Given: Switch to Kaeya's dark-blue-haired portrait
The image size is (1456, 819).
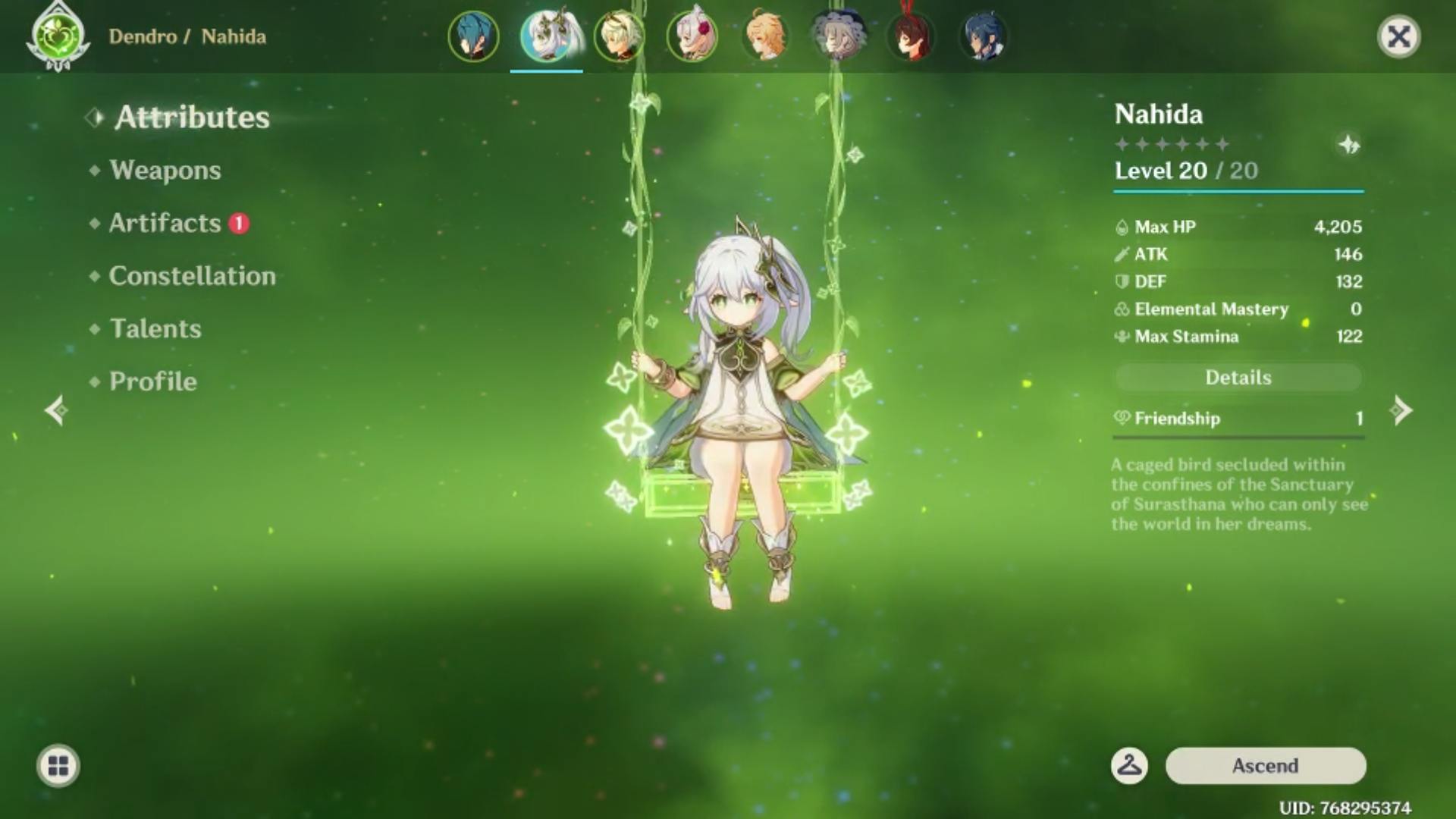Looking at the screenshot, I should click(984, 36).
